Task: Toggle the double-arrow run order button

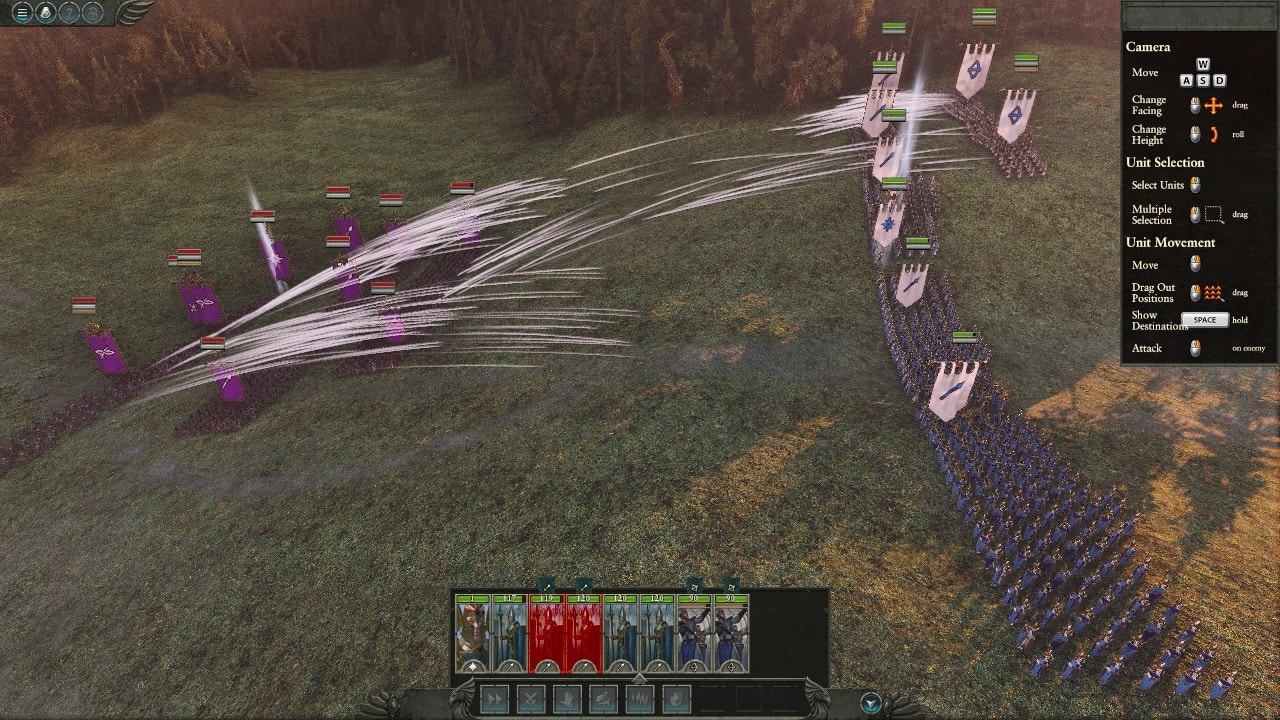Action: pyautogui.click(x=494, y=698)
